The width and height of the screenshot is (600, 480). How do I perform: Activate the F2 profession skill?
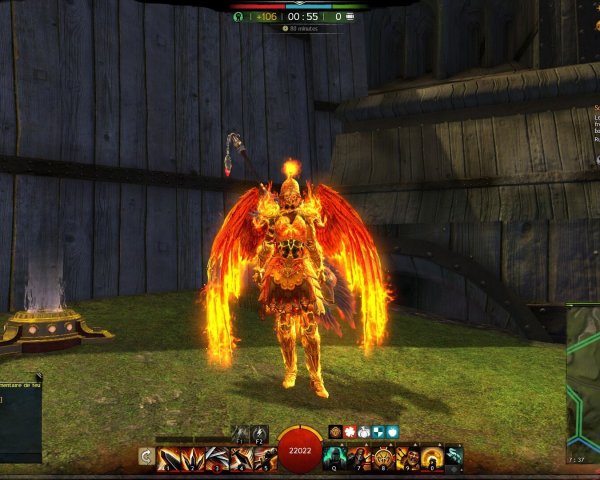(260, 433)
